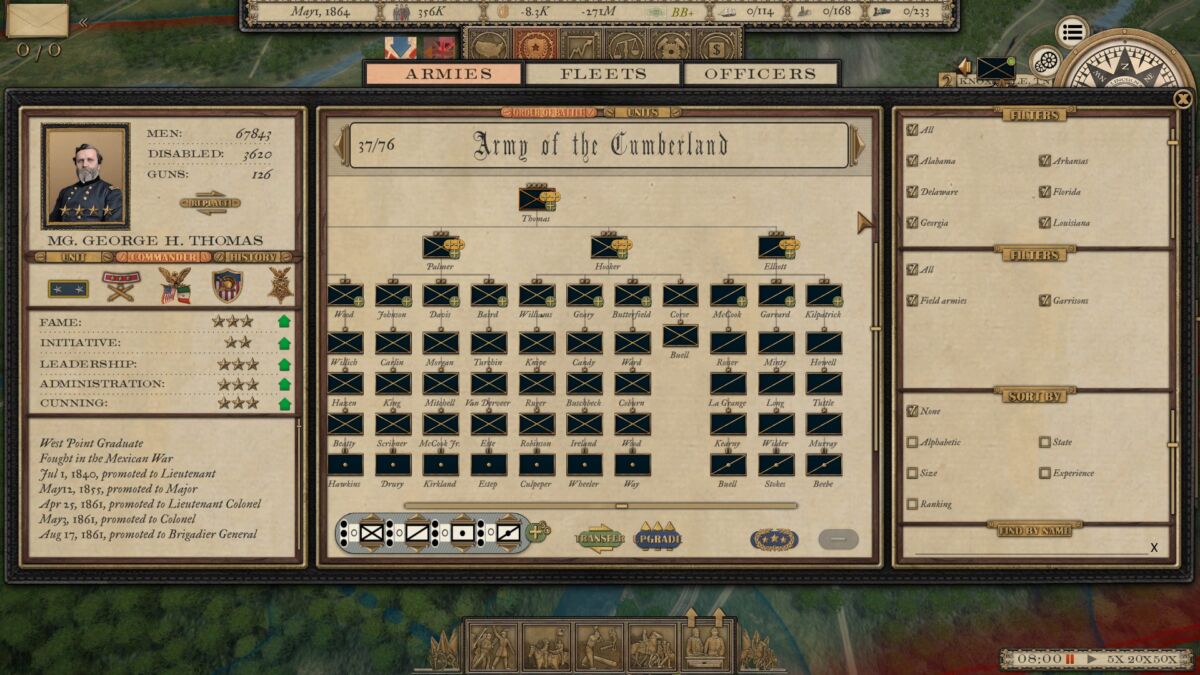The height and width of the screenshot is (675, 1200).
Task: Uncheck the Garrisons filter
Action: coord(1045,300)
